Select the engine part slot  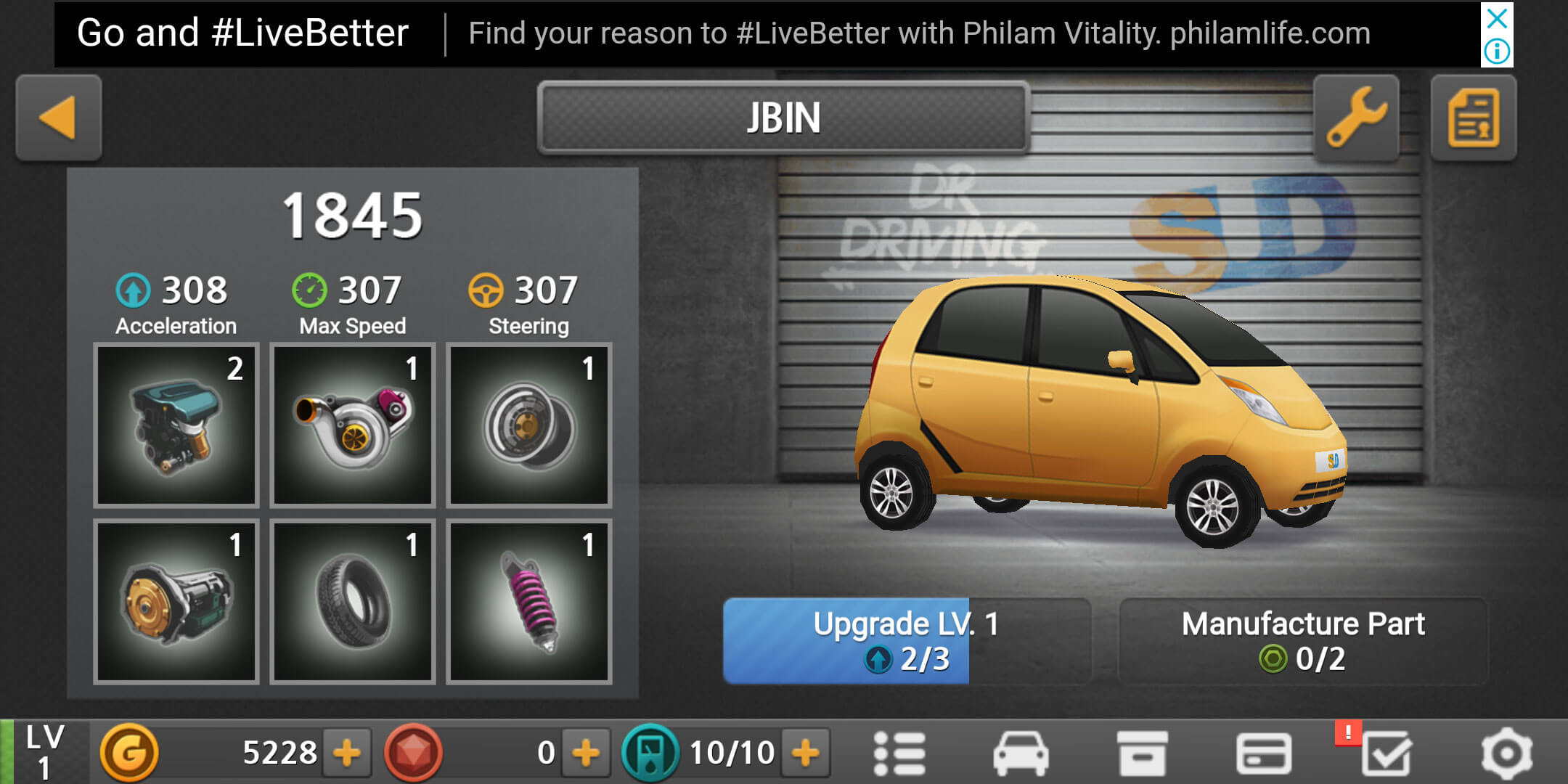(x=176, y=425)
